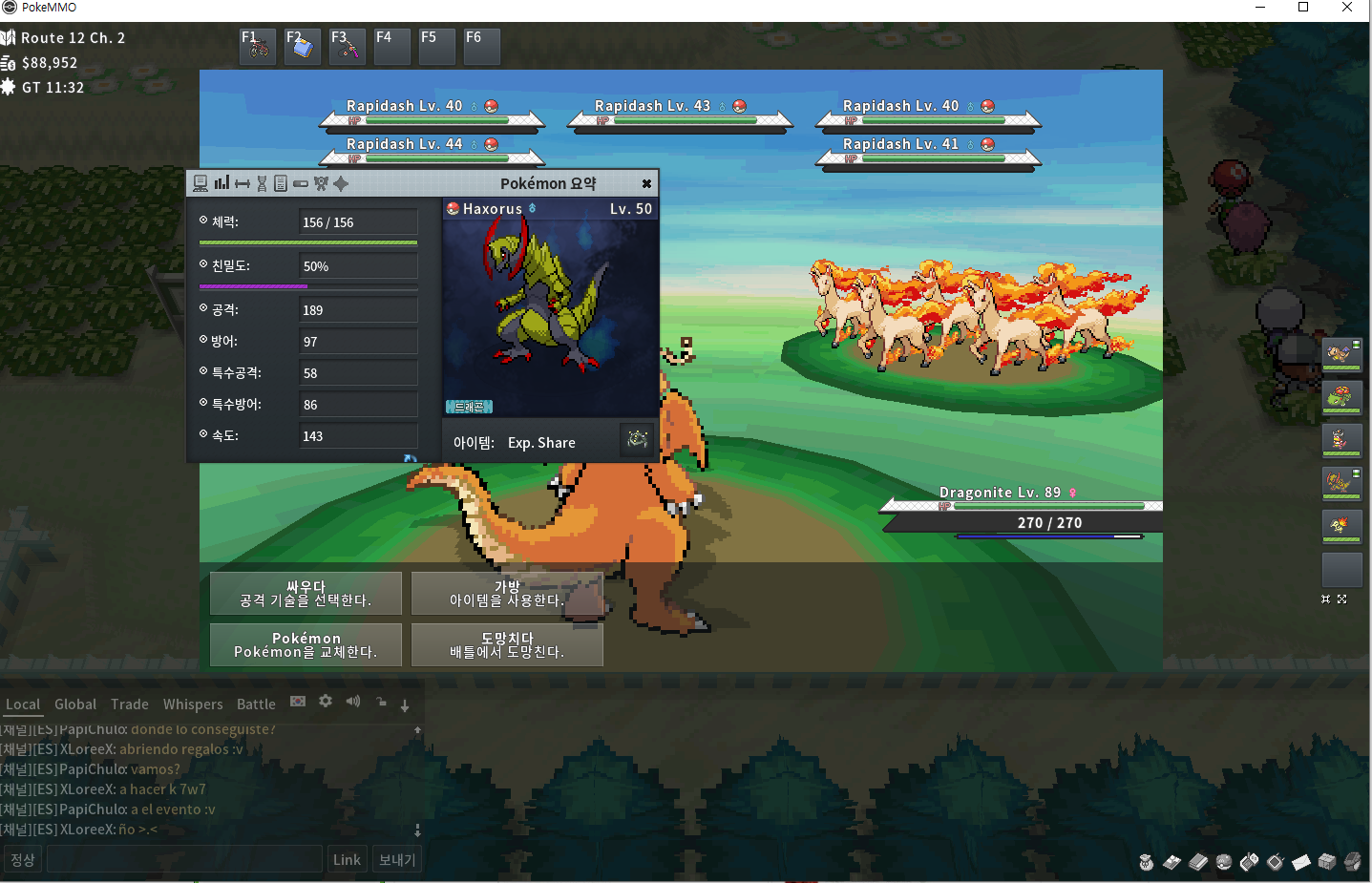This screenshot has height=883, width=1372.
Task: Open chat settings gear icon
Action: (326, 702)
